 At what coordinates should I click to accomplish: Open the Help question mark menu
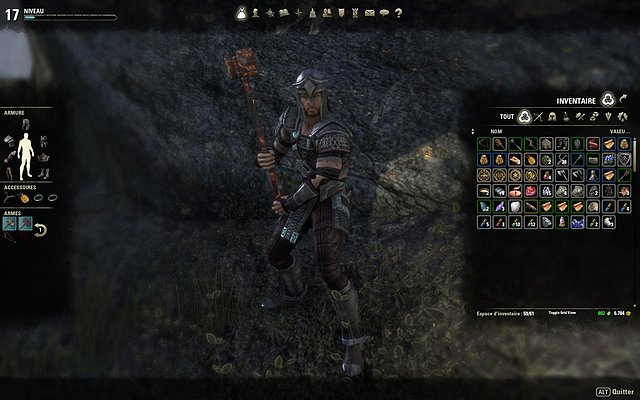coord(398,13)
